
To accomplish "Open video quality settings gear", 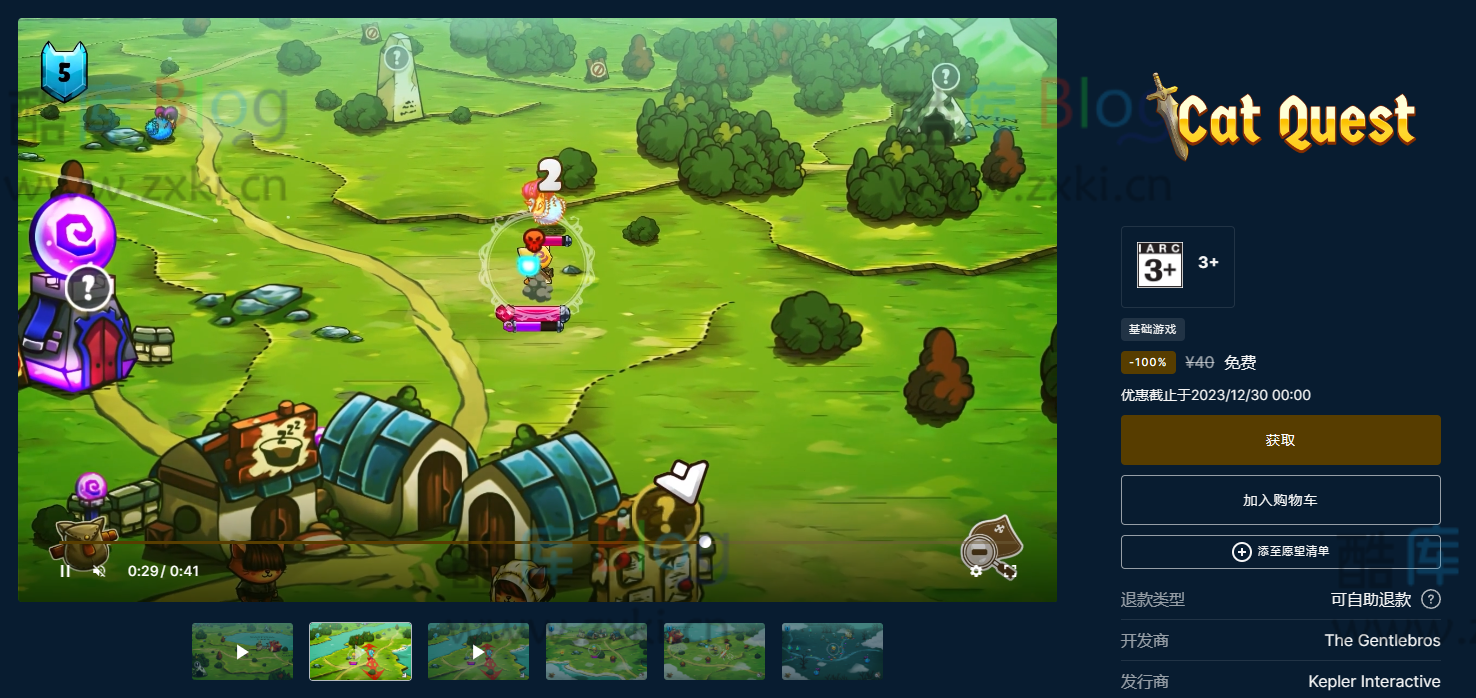I will click(976, 571).
